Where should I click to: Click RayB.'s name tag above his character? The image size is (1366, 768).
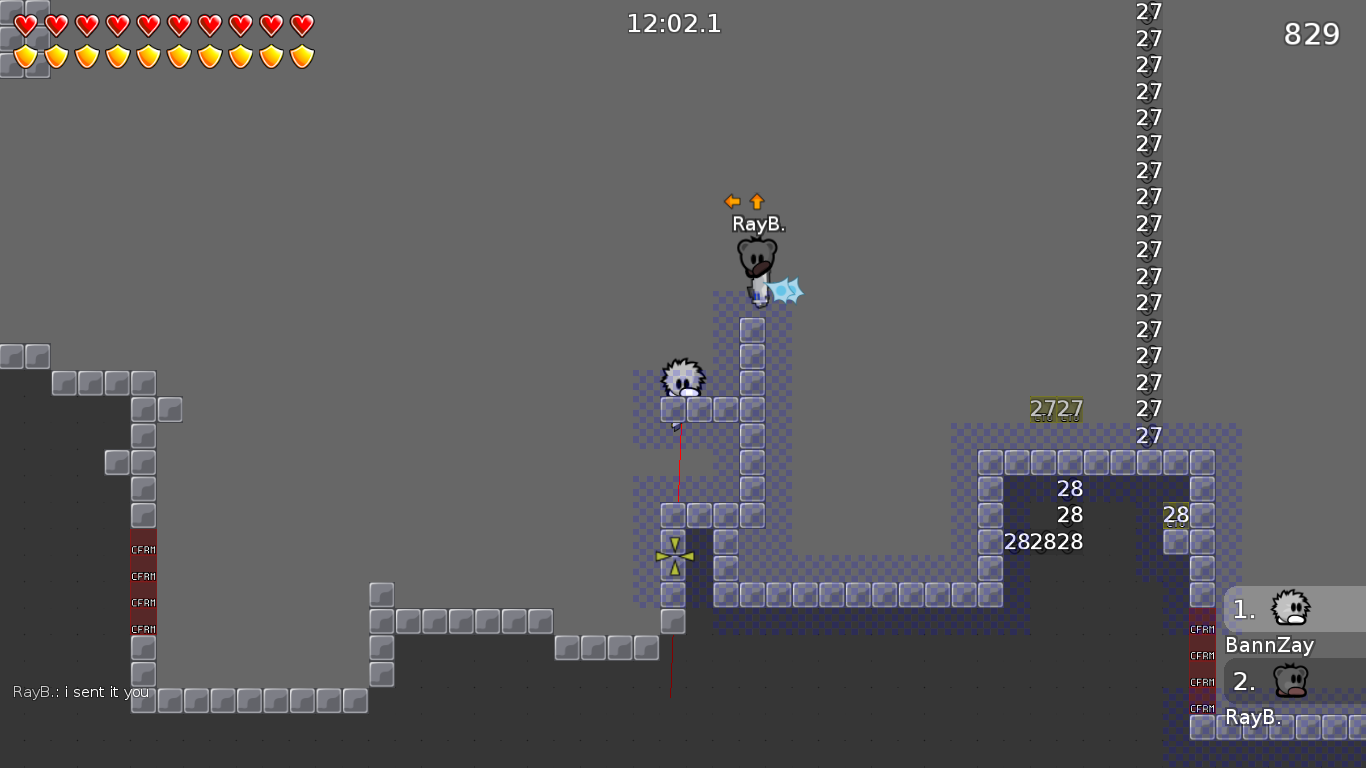[x=758, y=224]
